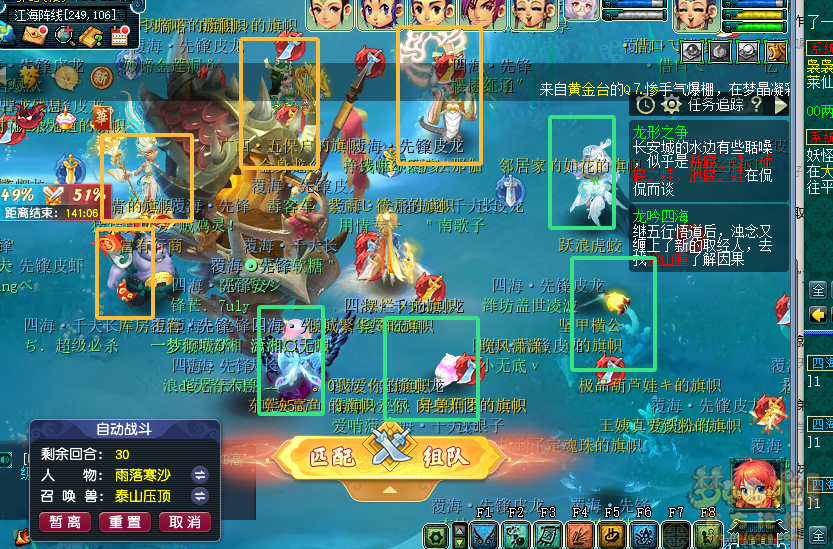Open the task tracker help question mark
The height and width of the screenshot is (549, 833).
[757, 104]
